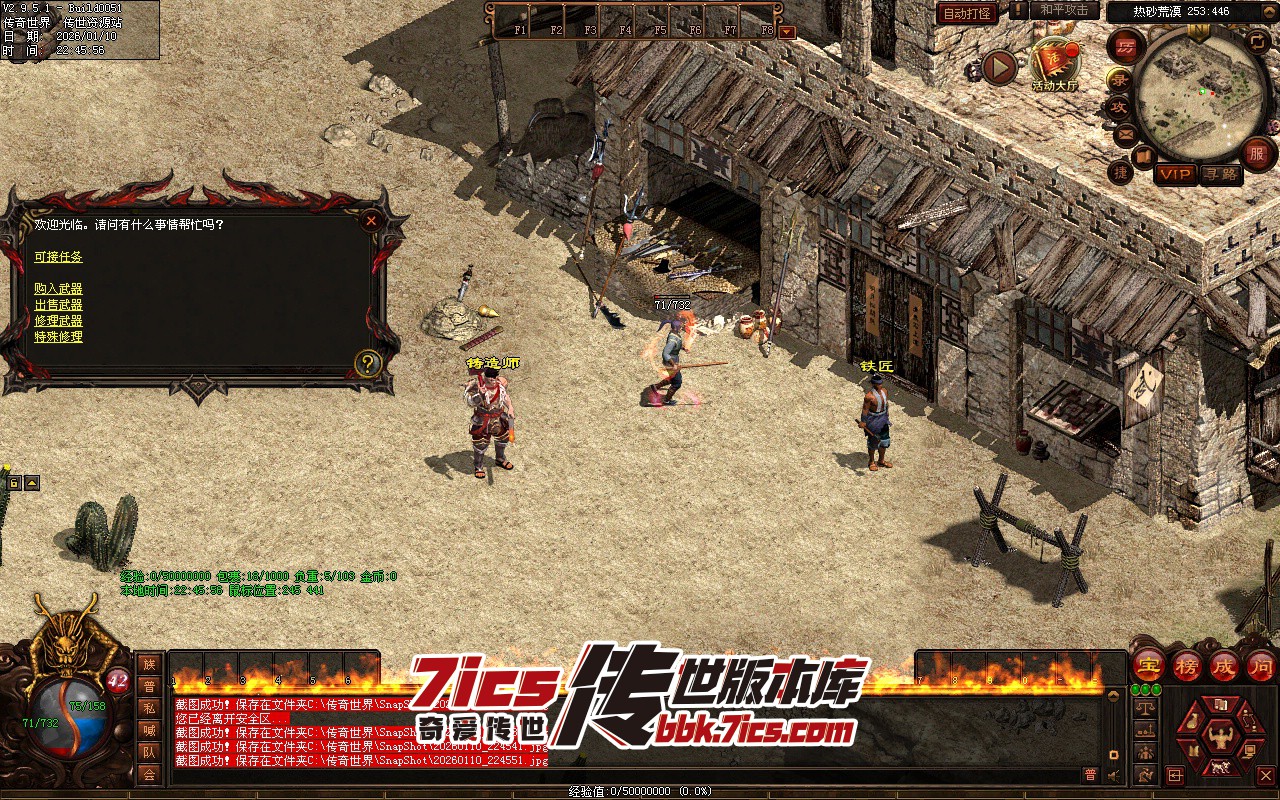Open the 宝 treasure shop button
The width and height of the screenshot is (1280, 800).
[x=1148, y=664]
